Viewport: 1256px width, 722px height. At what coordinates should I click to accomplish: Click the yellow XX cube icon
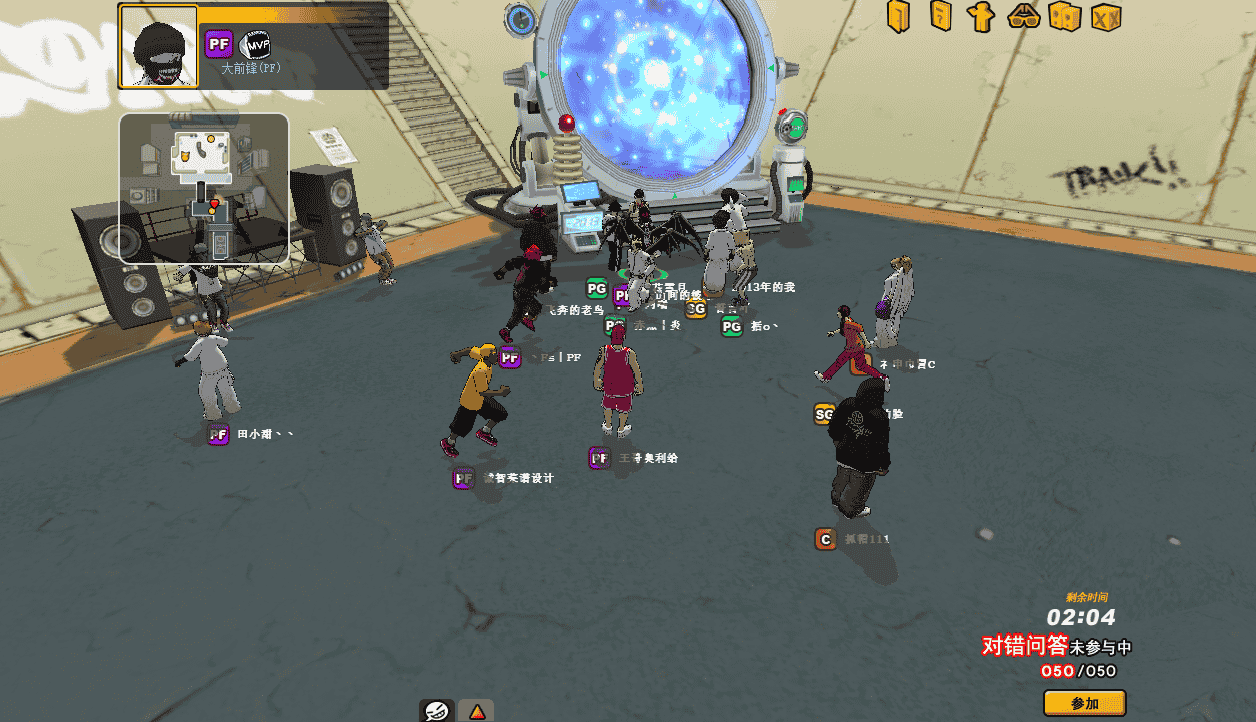point(1106,16)
